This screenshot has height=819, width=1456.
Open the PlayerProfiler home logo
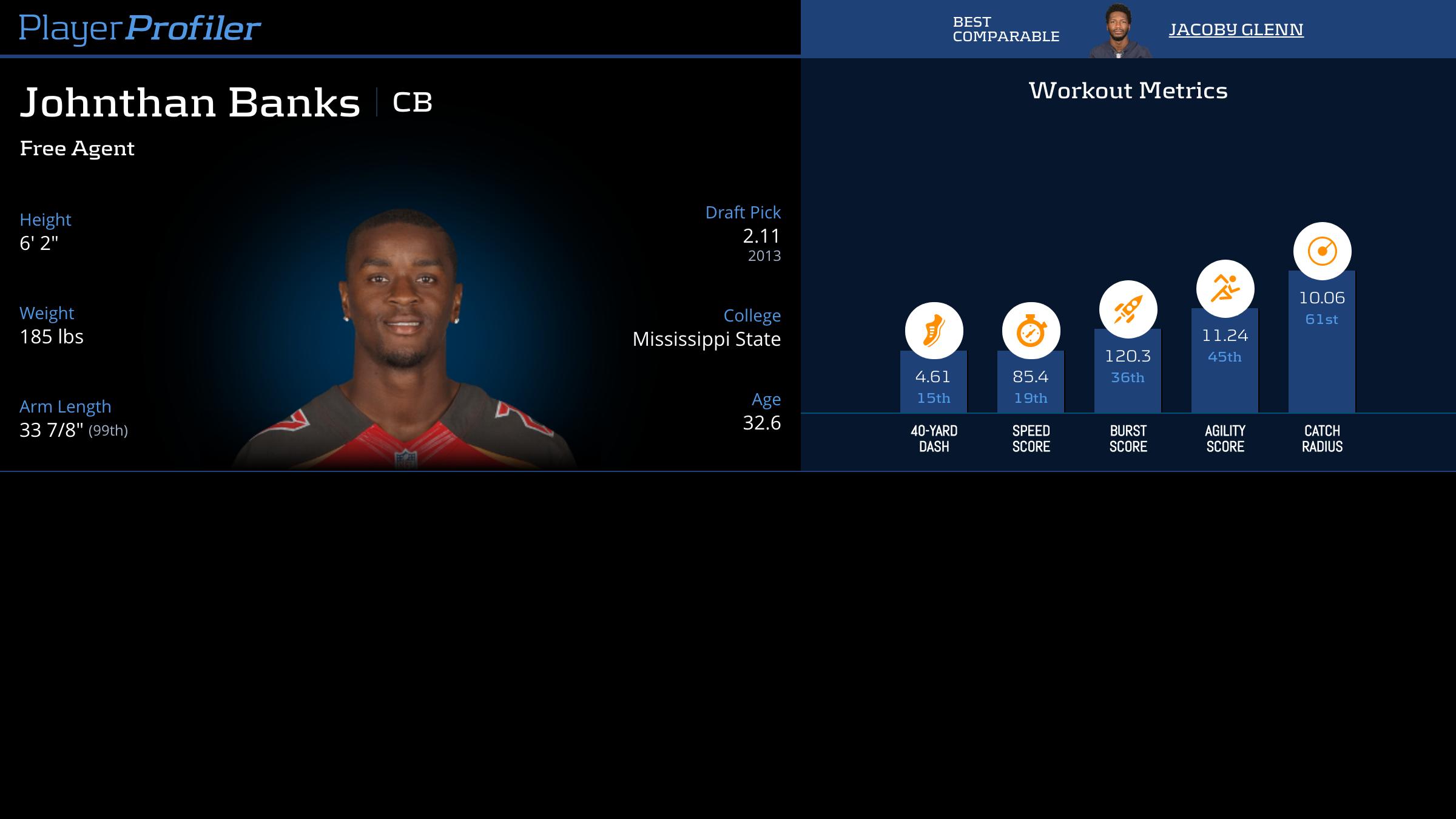click(x=140, y=28)
